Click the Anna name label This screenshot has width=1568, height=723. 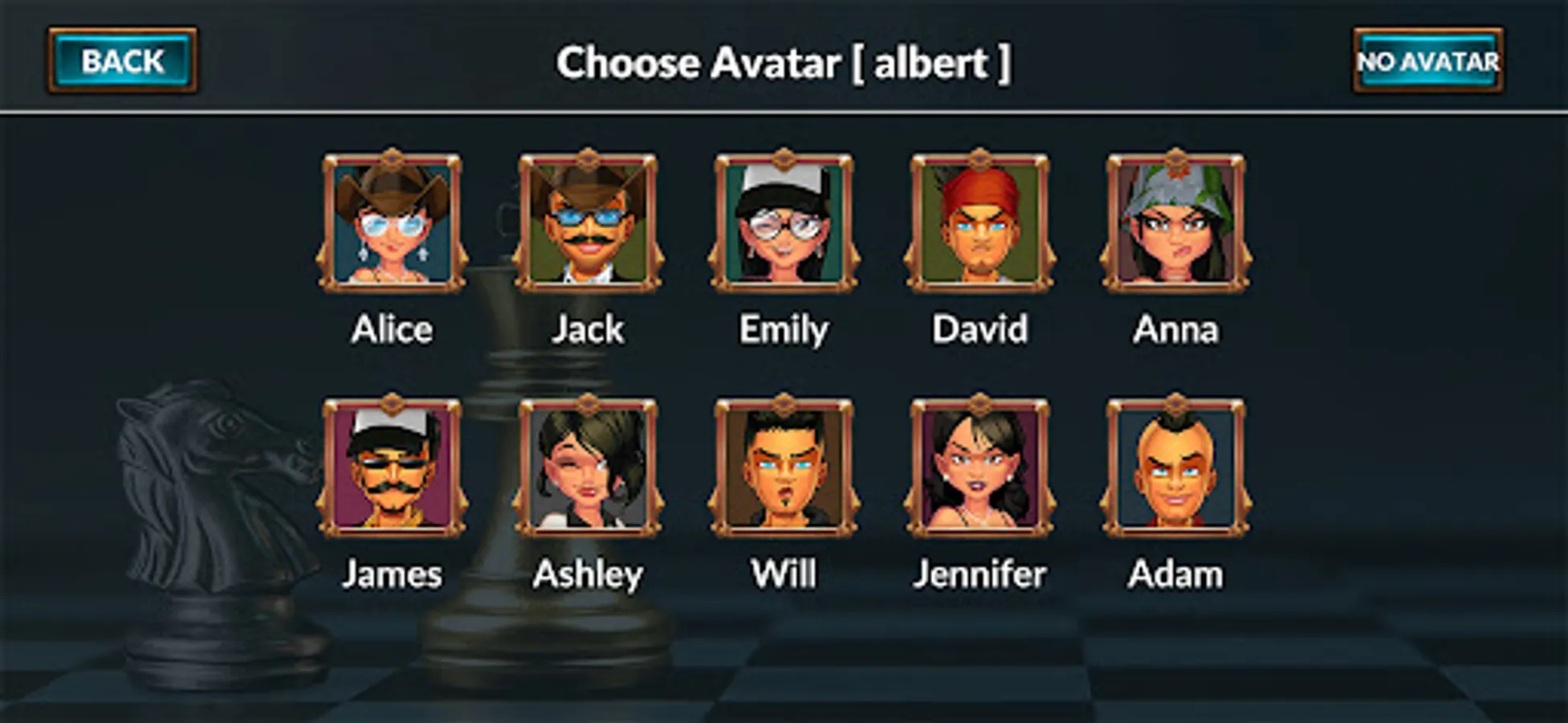click(x=1175, y=329)
